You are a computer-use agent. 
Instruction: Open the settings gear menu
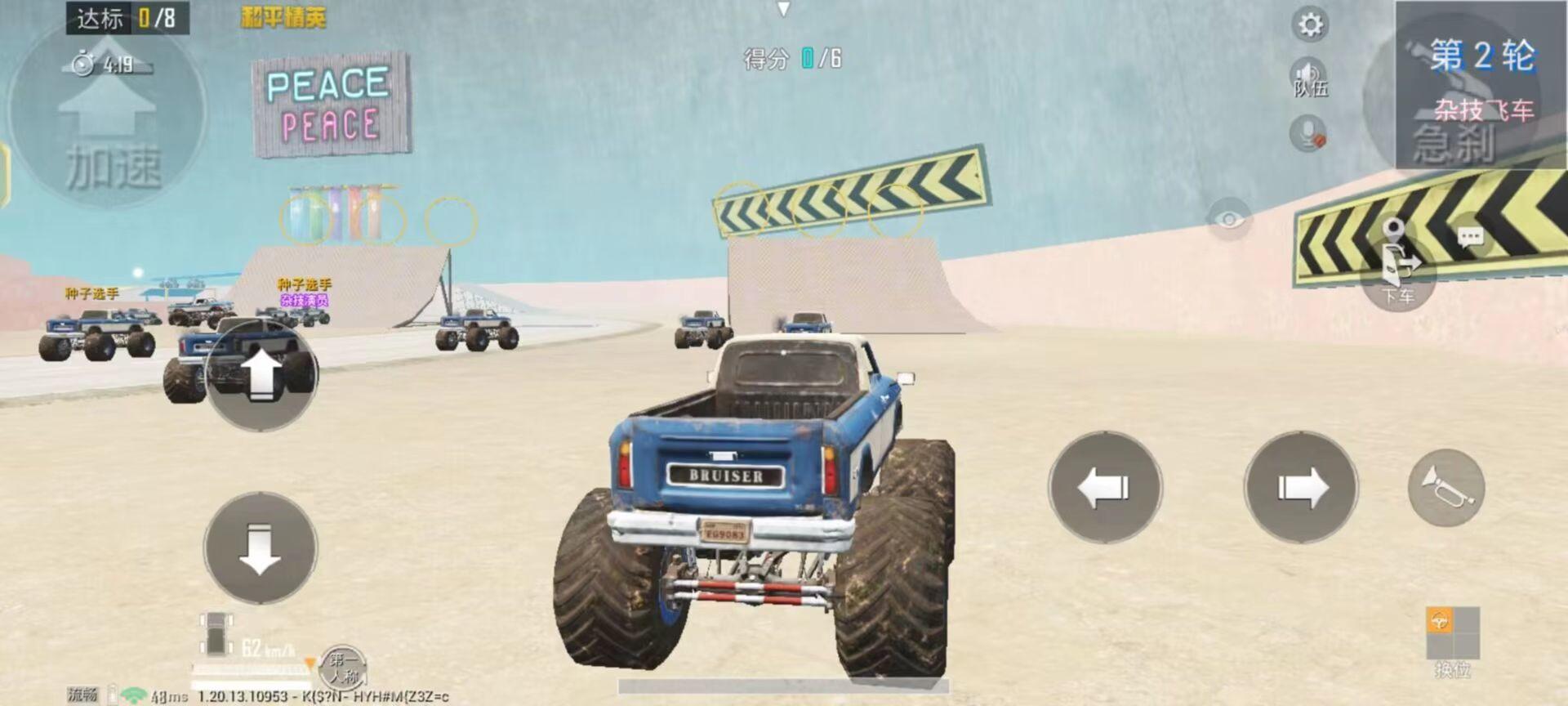(x=1310, y=25)
